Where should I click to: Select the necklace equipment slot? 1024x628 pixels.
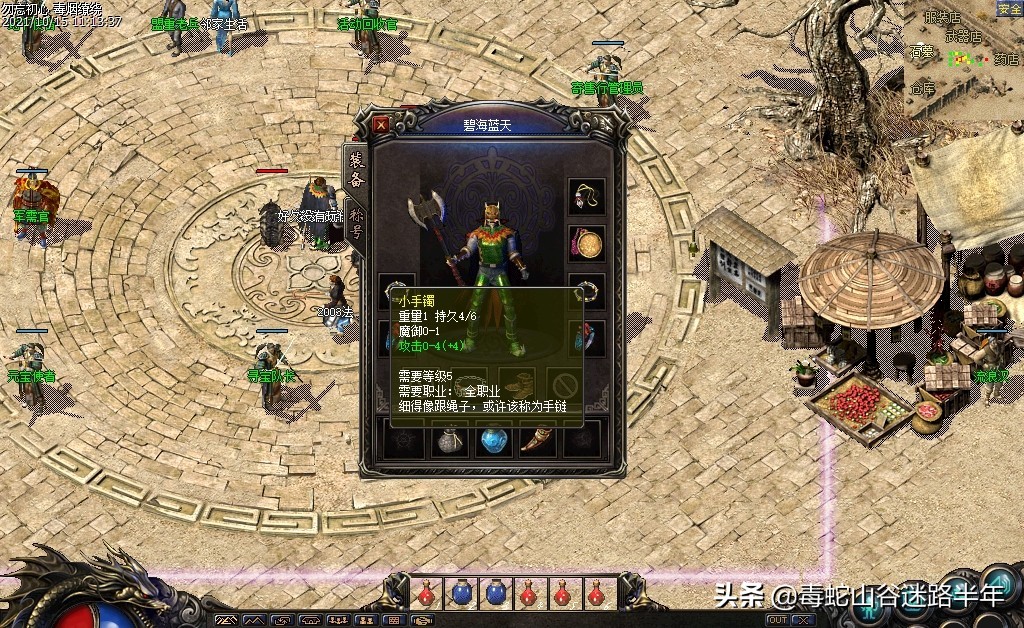587,196
